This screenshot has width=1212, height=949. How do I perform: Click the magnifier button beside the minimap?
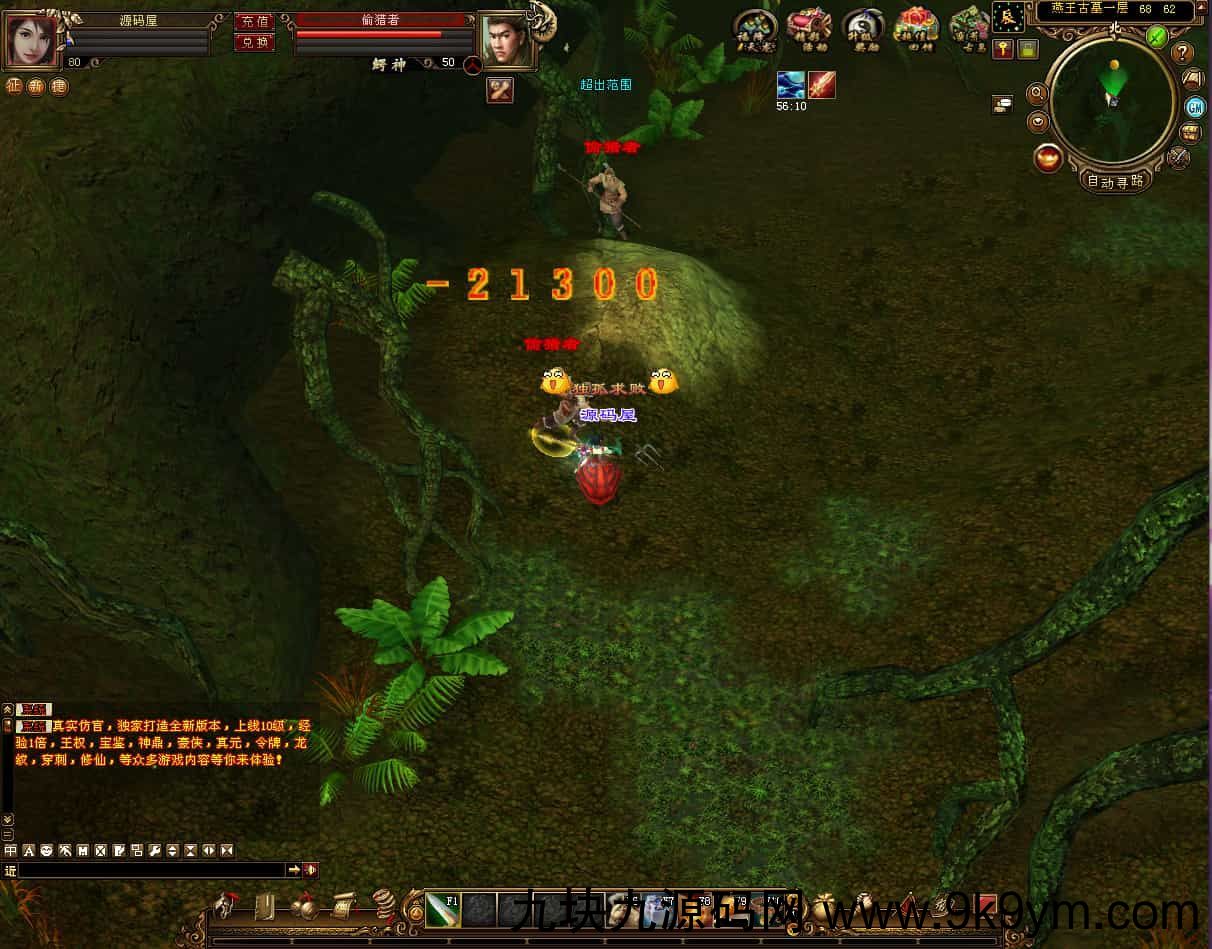pyautogui.click(x=1037, y=93)
